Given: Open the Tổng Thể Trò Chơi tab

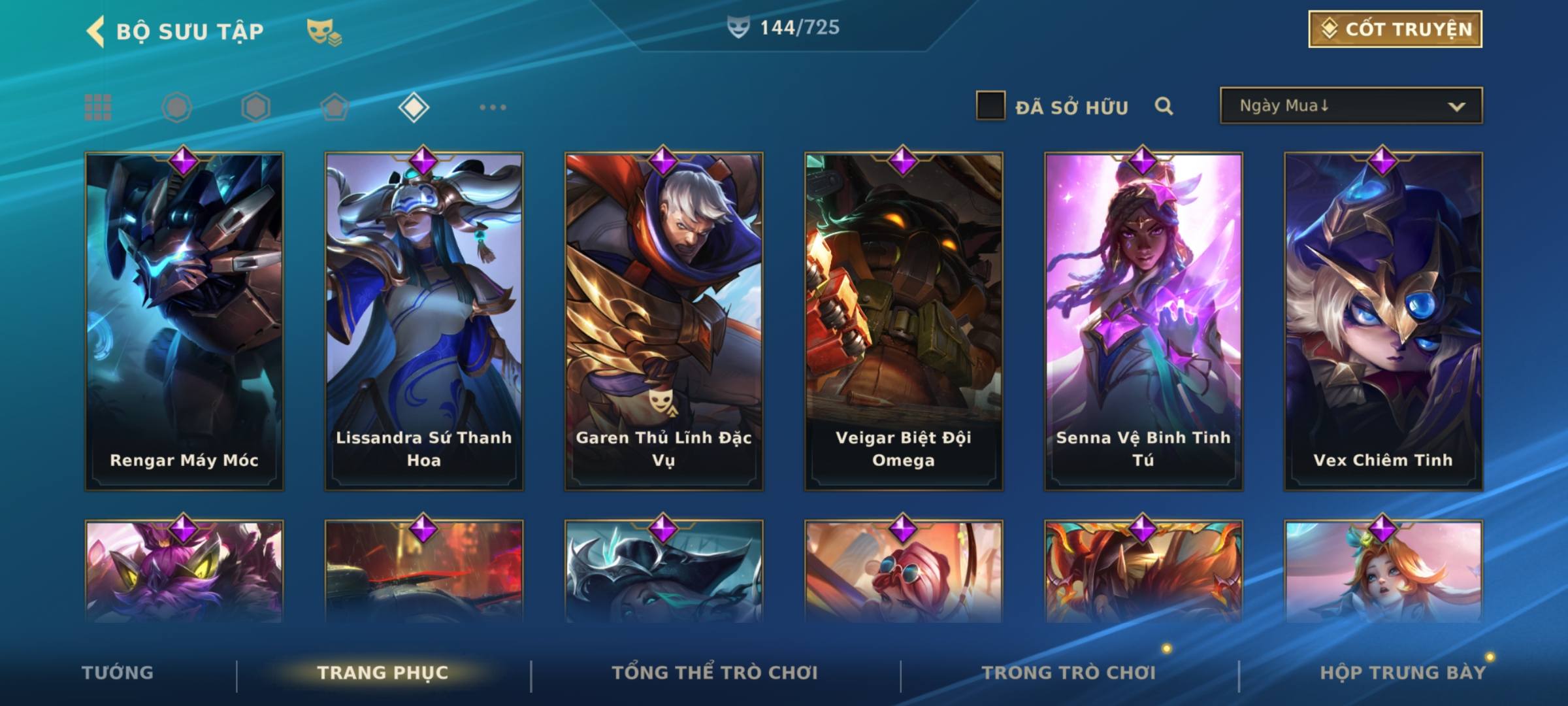Looking at the screenshot, I should pyautogui.click(x=715, y=673).
